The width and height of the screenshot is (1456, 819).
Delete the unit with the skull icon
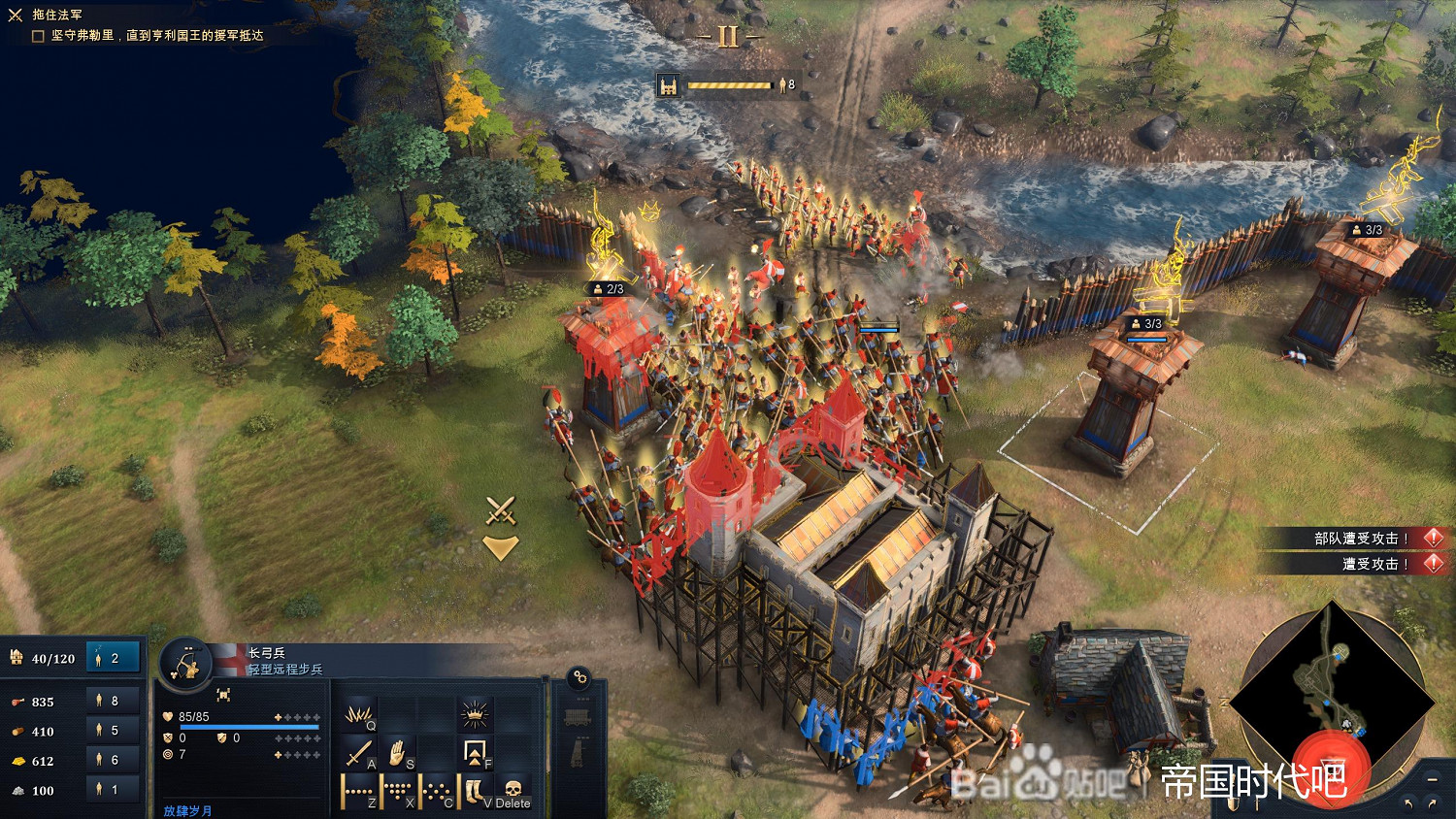coord(513,792)
